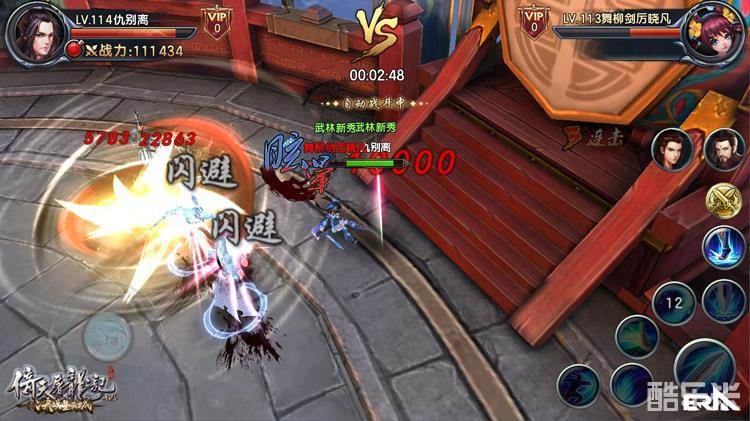
Task: Activate the glowing blue sword-strike skill
Action: tap(722, 247)
